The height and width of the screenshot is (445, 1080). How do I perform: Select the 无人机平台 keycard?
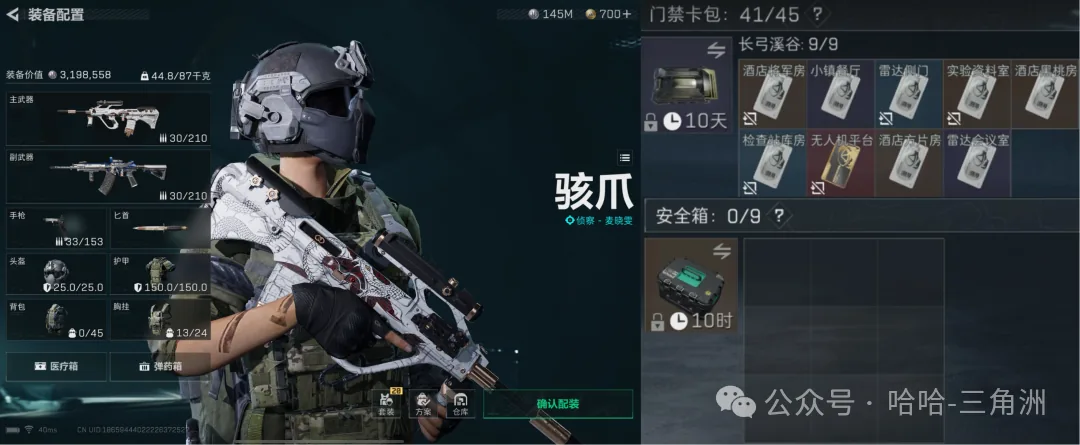pos(841,164)
